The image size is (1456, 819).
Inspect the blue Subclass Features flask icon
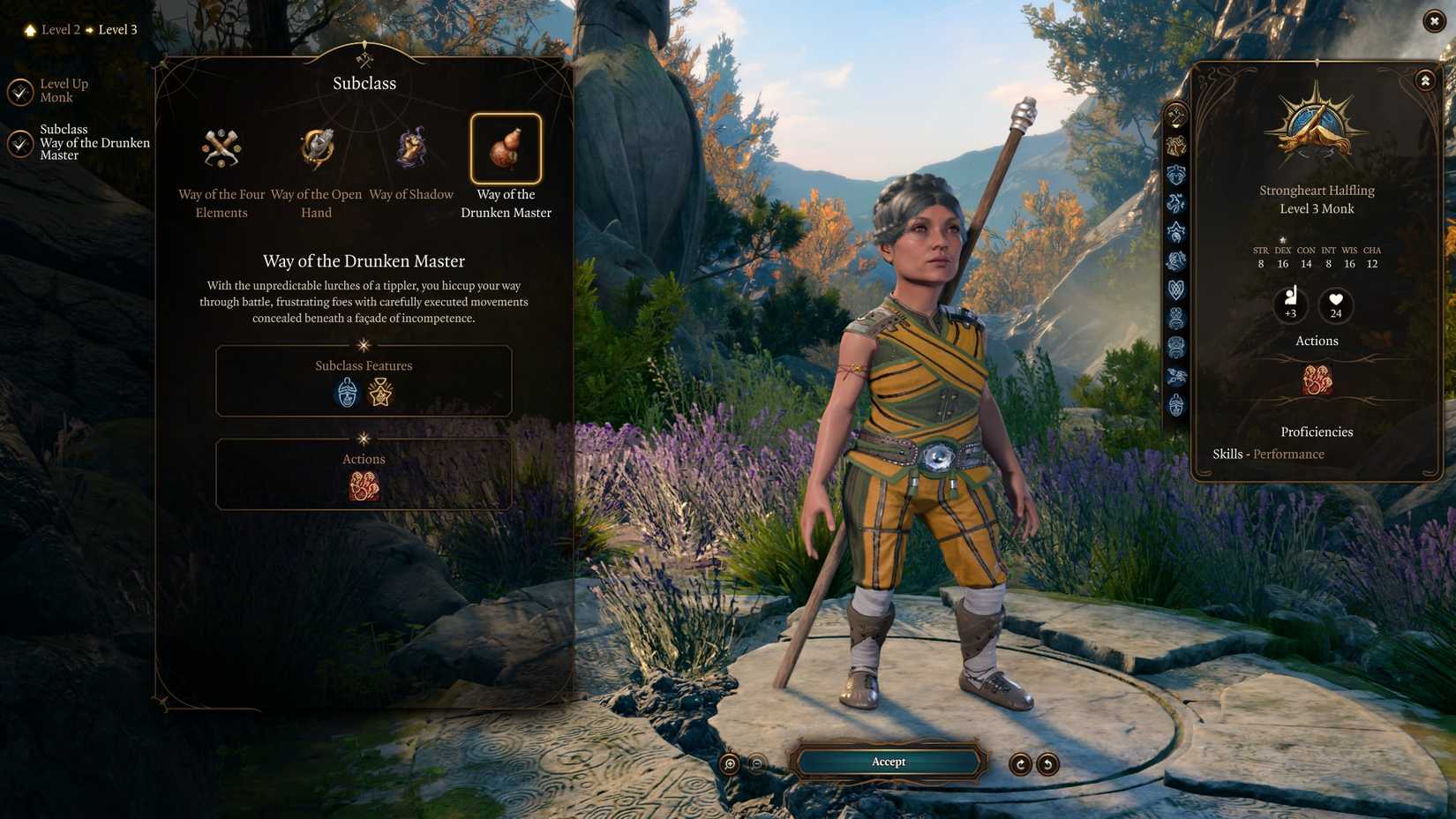tap(346, 393)
